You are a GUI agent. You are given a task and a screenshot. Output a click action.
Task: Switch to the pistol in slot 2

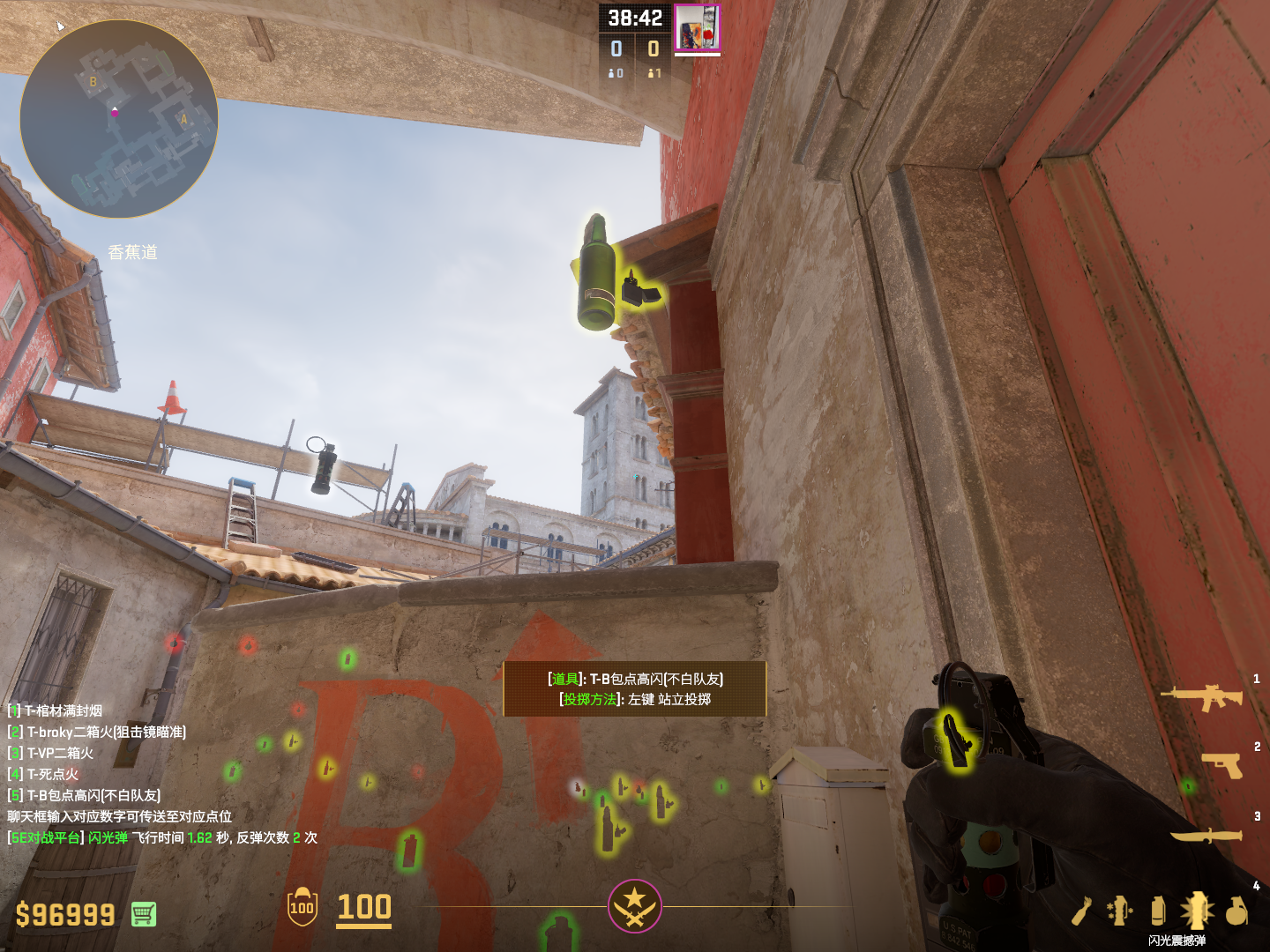[x=1221, y=764]
